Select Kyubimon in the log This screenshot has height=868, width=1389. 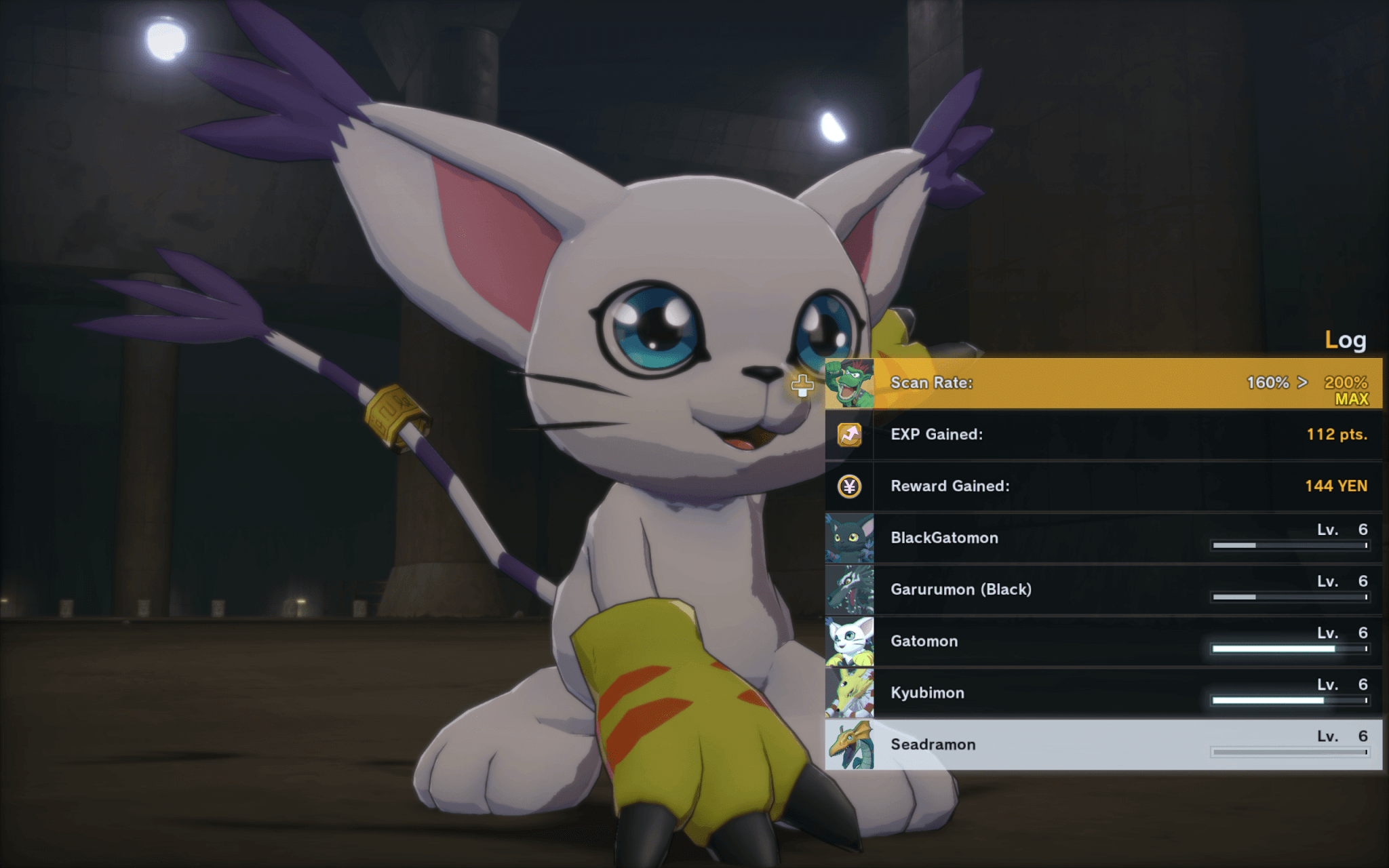point(1103,693)
